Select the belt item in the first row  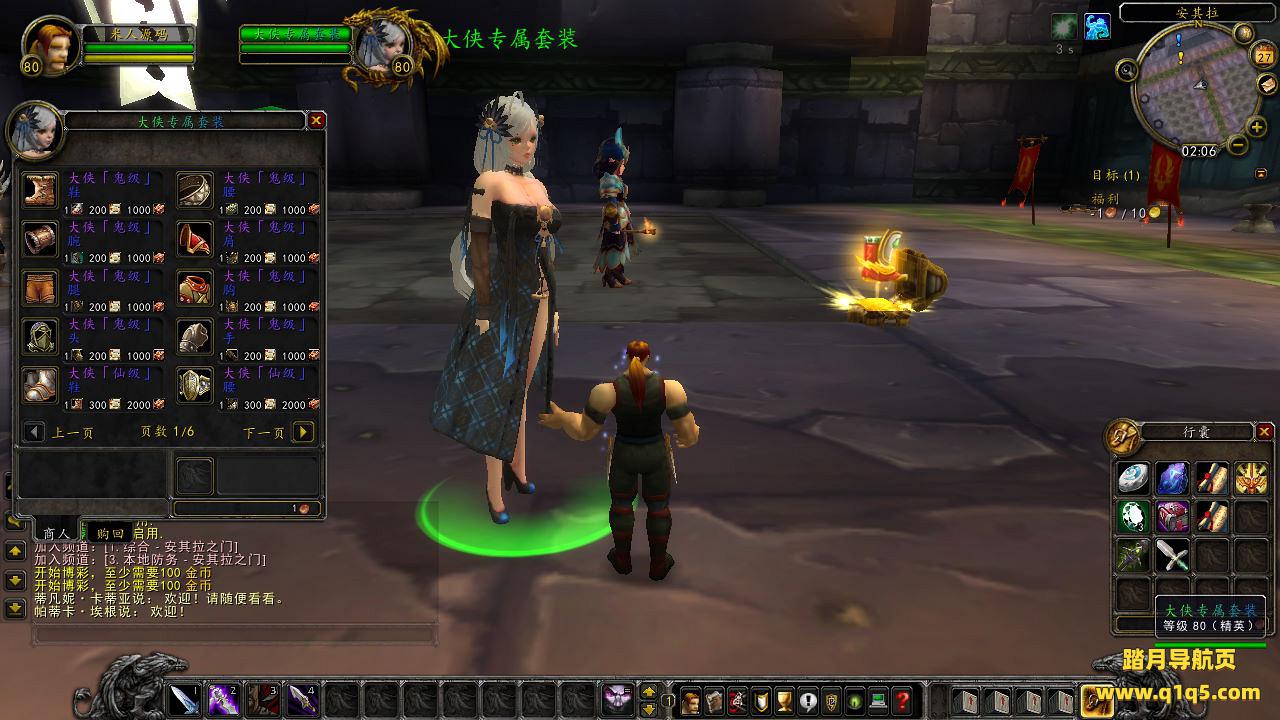[195, 189]
